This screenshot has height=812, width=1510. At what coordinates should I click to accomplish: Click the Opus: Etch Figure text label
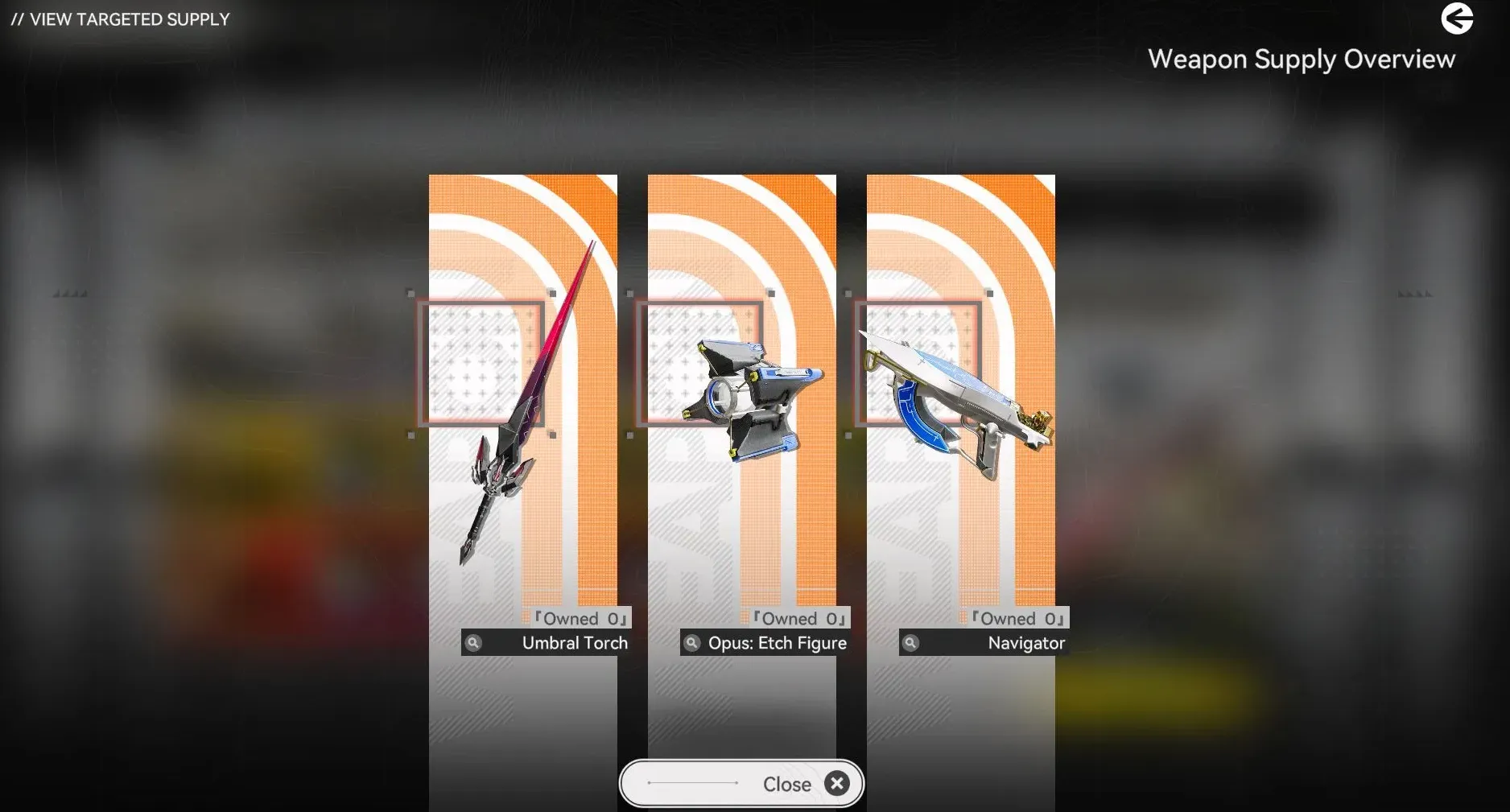click(776, 643)
